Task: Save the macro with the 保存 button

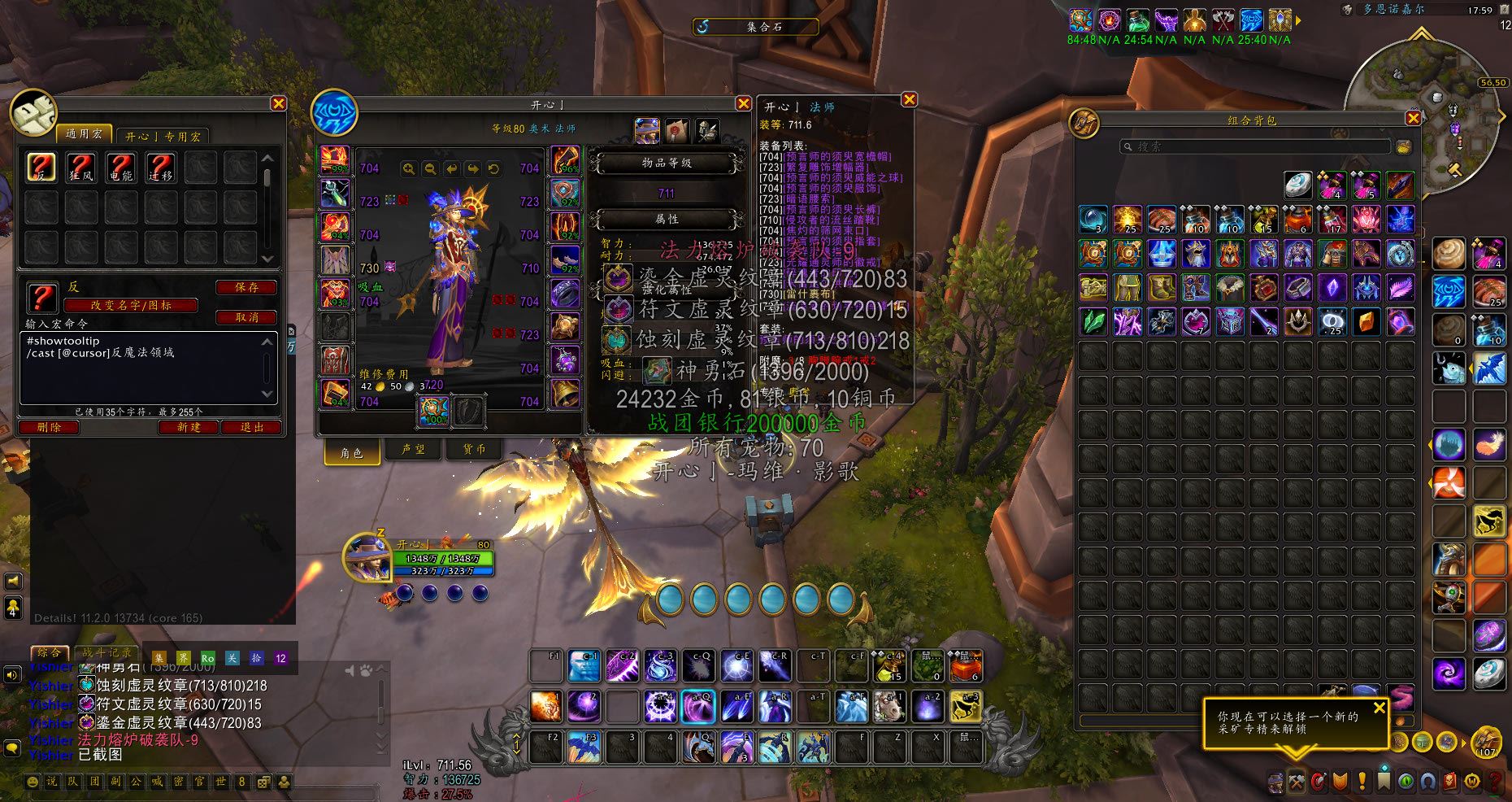Action: point(246,287)
